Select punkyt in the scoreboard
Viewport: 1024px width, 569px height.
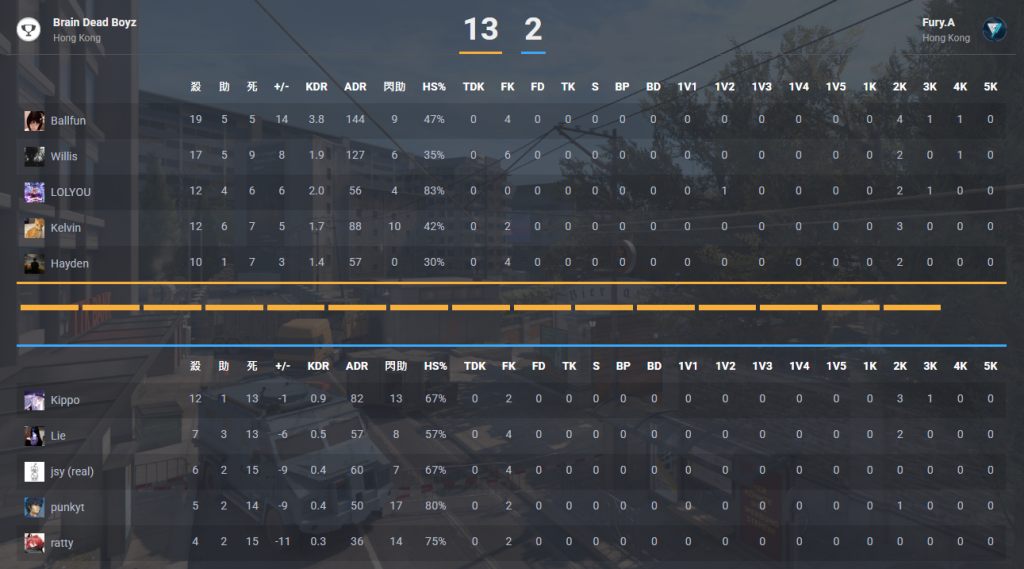tap(67, 508)
